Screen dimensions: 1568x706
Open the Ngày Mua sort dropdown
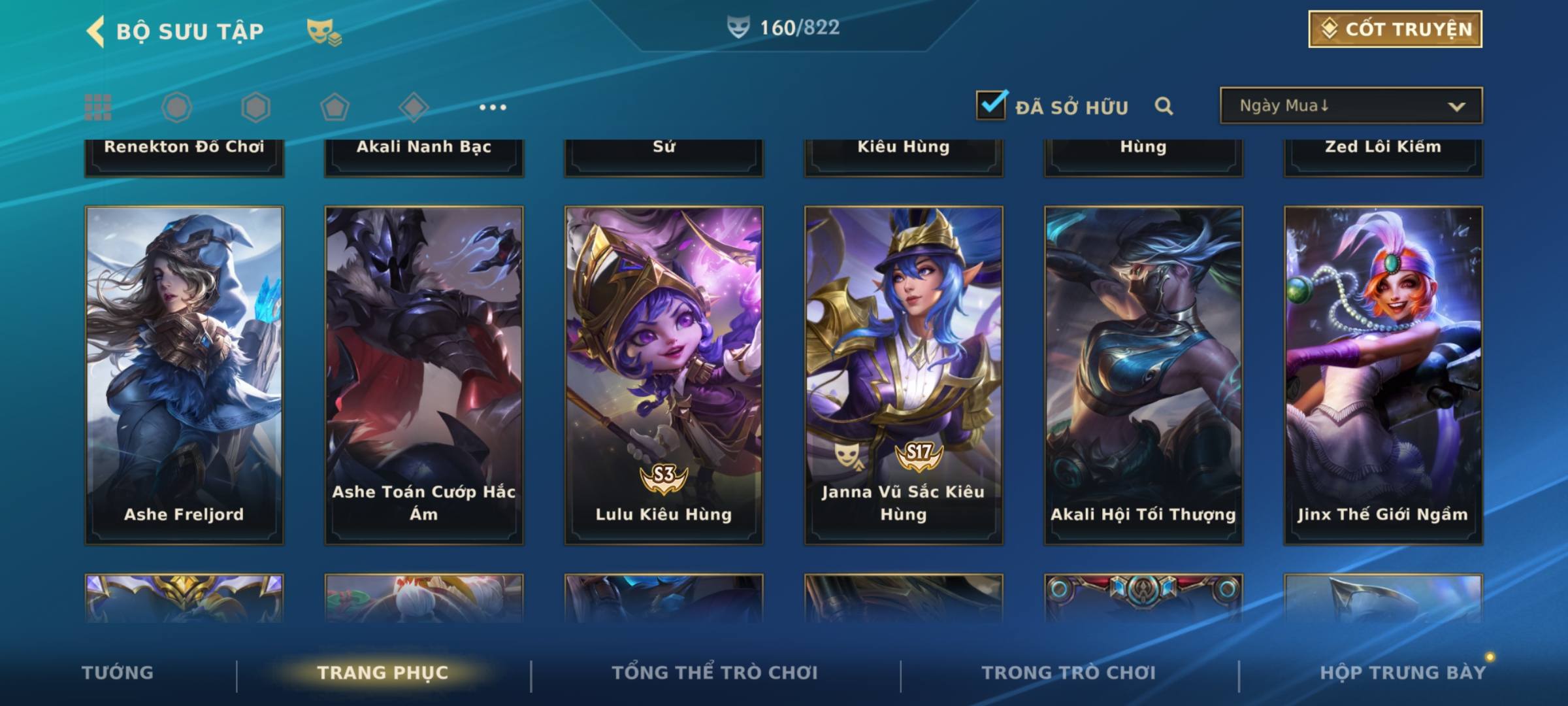click(x=1350, y=106)
